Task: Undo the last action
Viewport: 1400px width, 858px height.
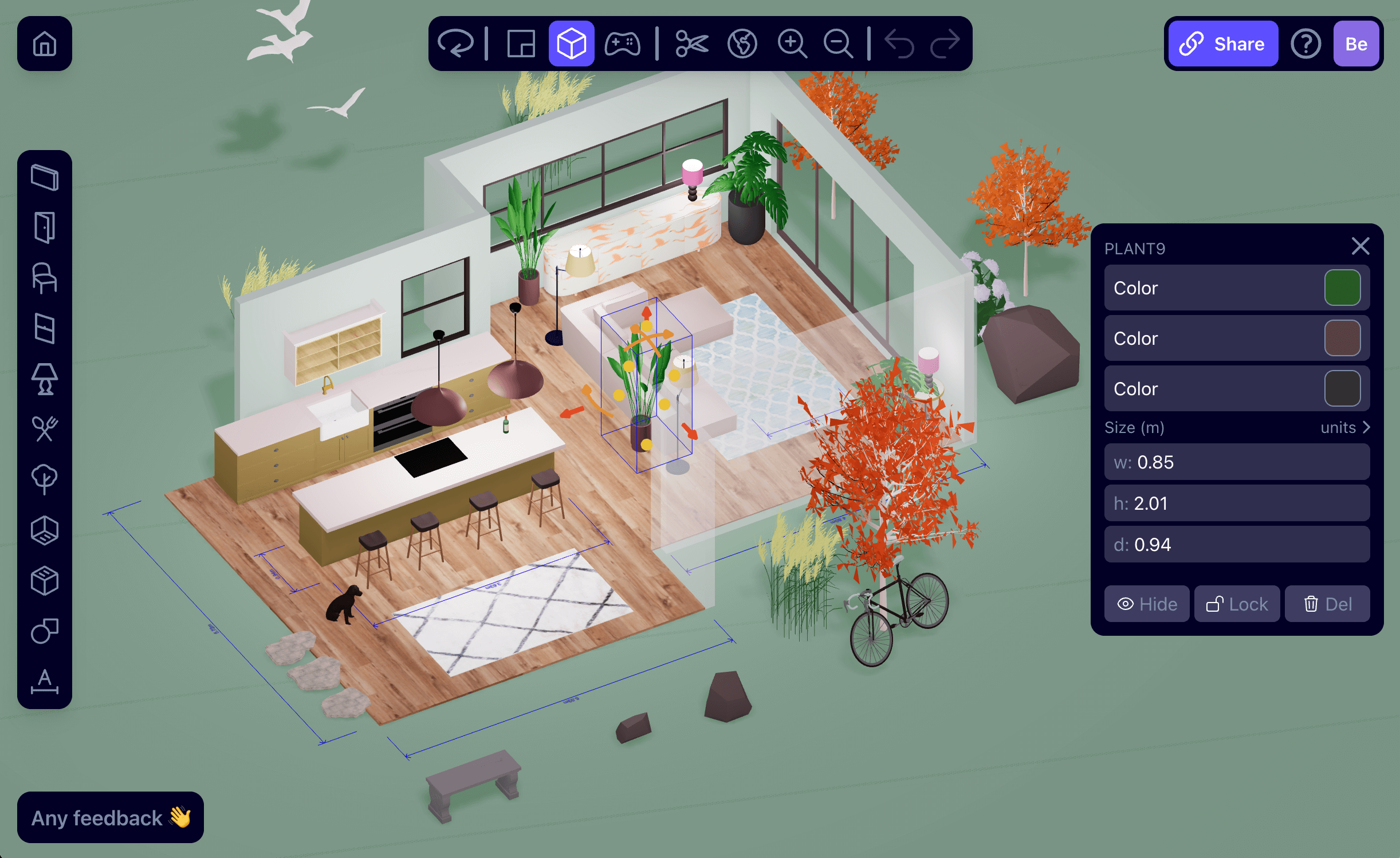Action: tap(899, 44)
